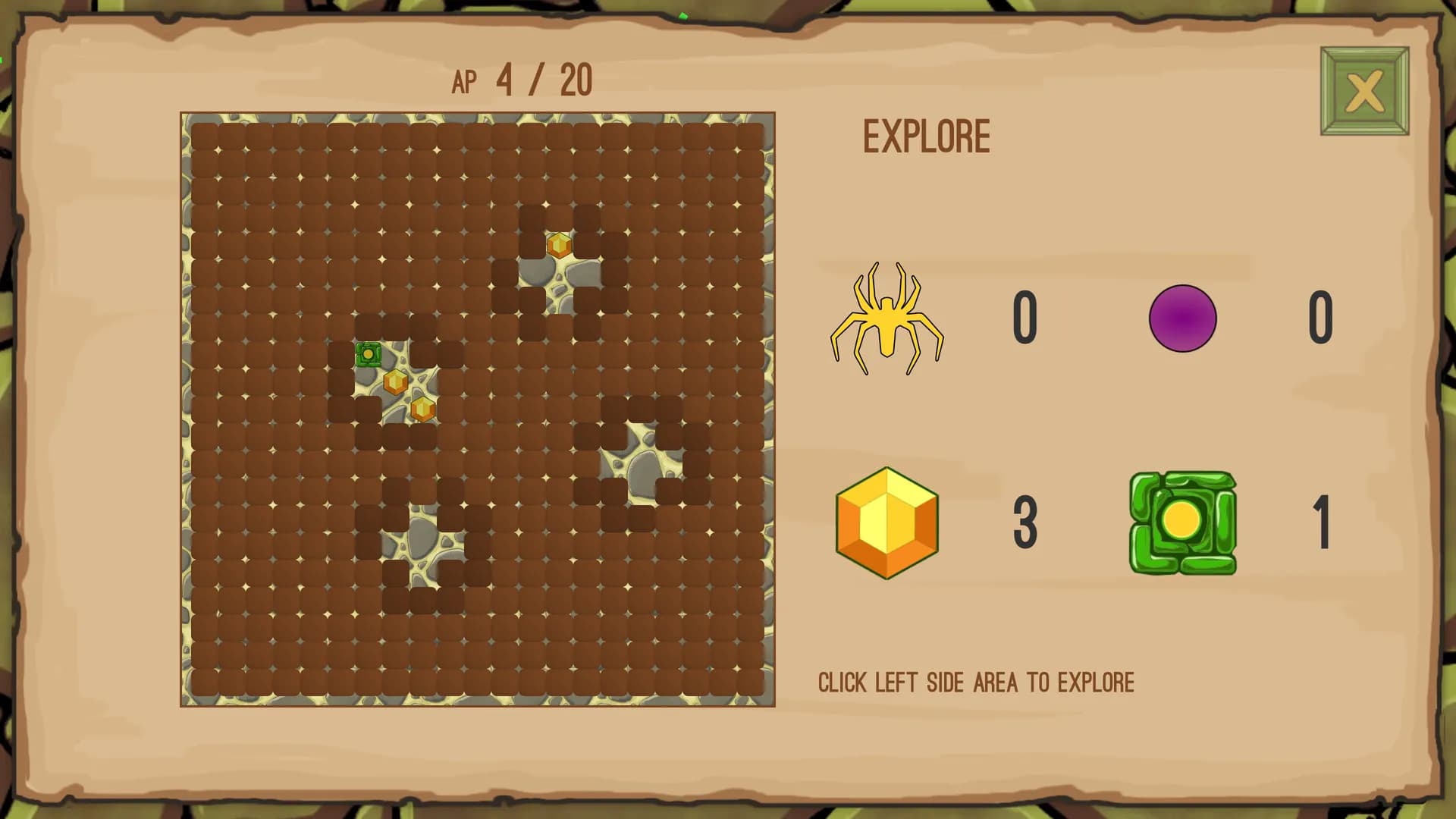The image size is (1456, 819).
Task: Pick the lone orange gem tile in the topmost cave
Action: tap(559, 245)
